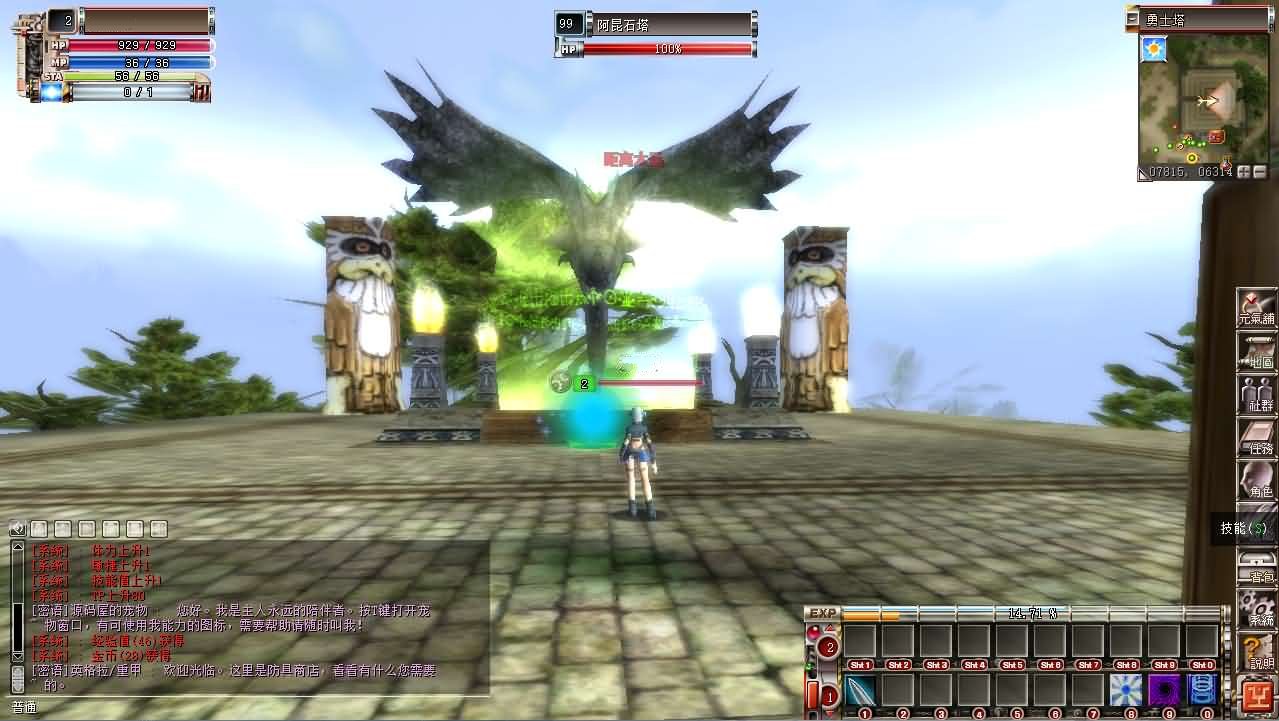
Task: Use the white-blue burst skill in slot 8
Action: tap(1125, 691)
